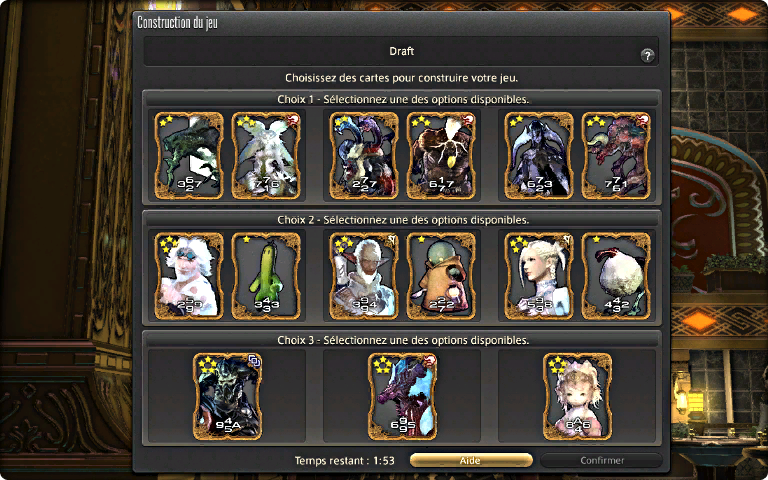Image resolution: width=768 pixels, height=480 pixels.
Task: Select the fluffy white sheep card
Action: click(x=616, y=275)
